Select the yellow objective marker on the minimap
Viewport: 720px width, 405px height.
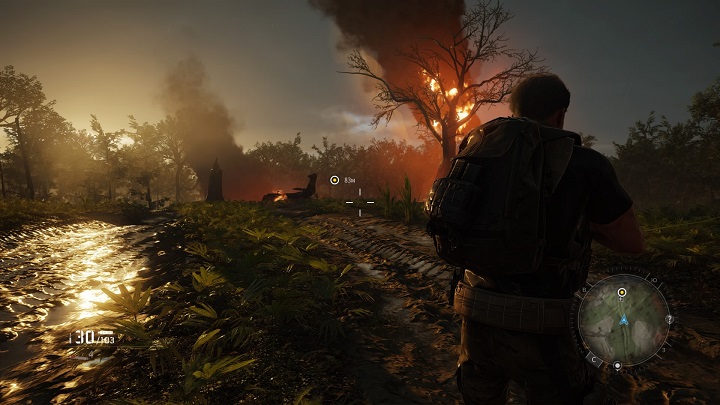(x=622, y=293)
